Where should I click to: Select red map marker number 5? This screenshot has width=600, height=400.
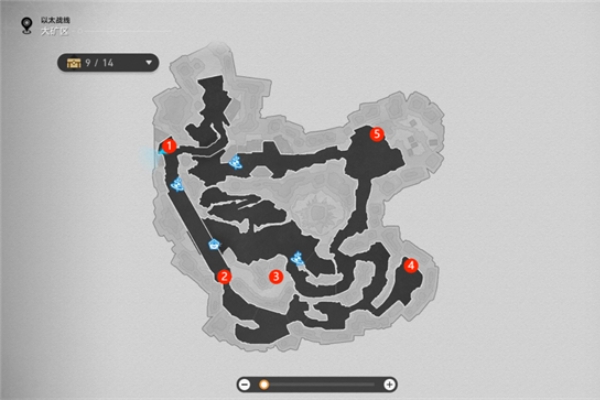click(x=377, y=133)
